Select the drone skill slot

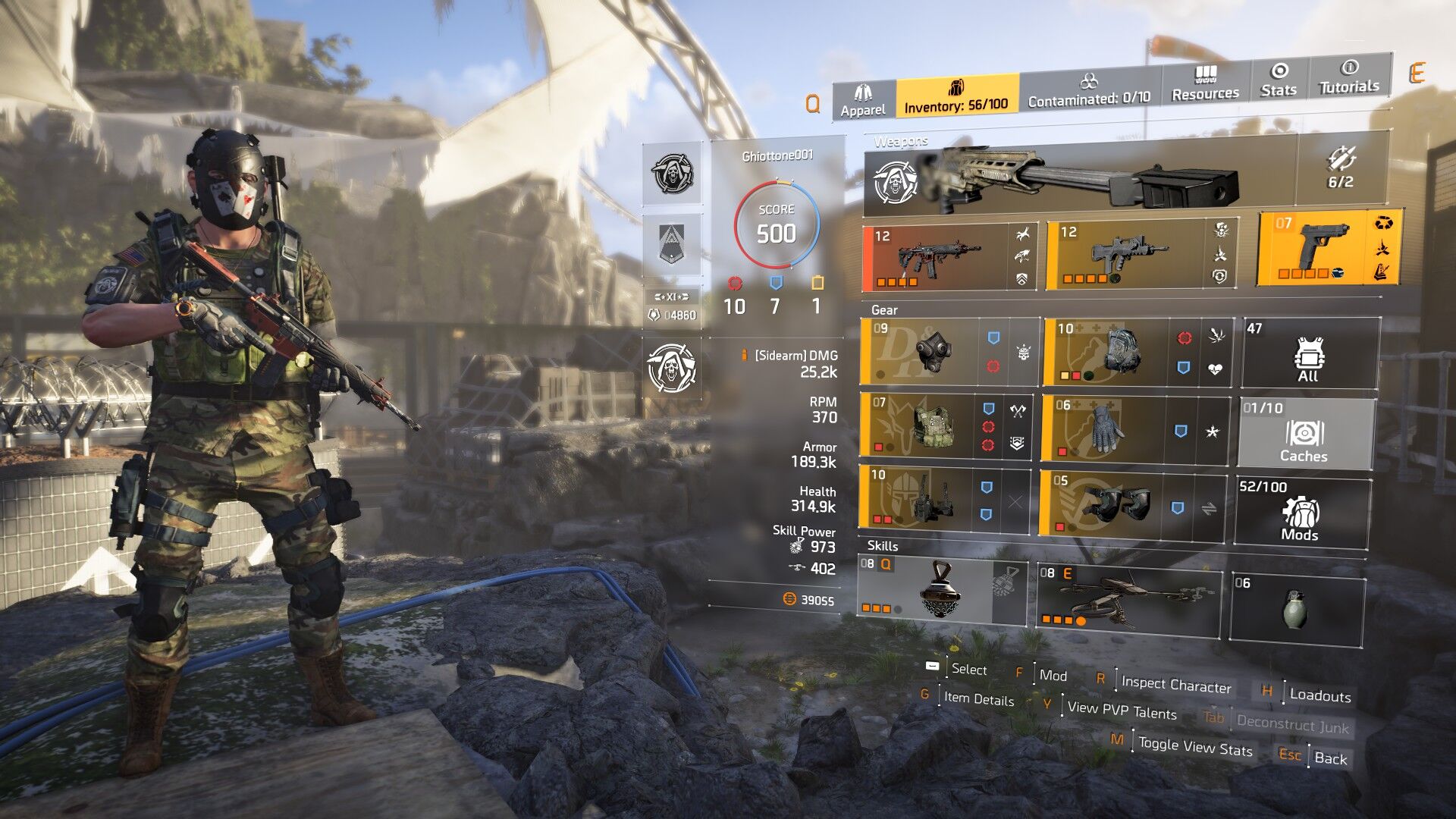1127,600
